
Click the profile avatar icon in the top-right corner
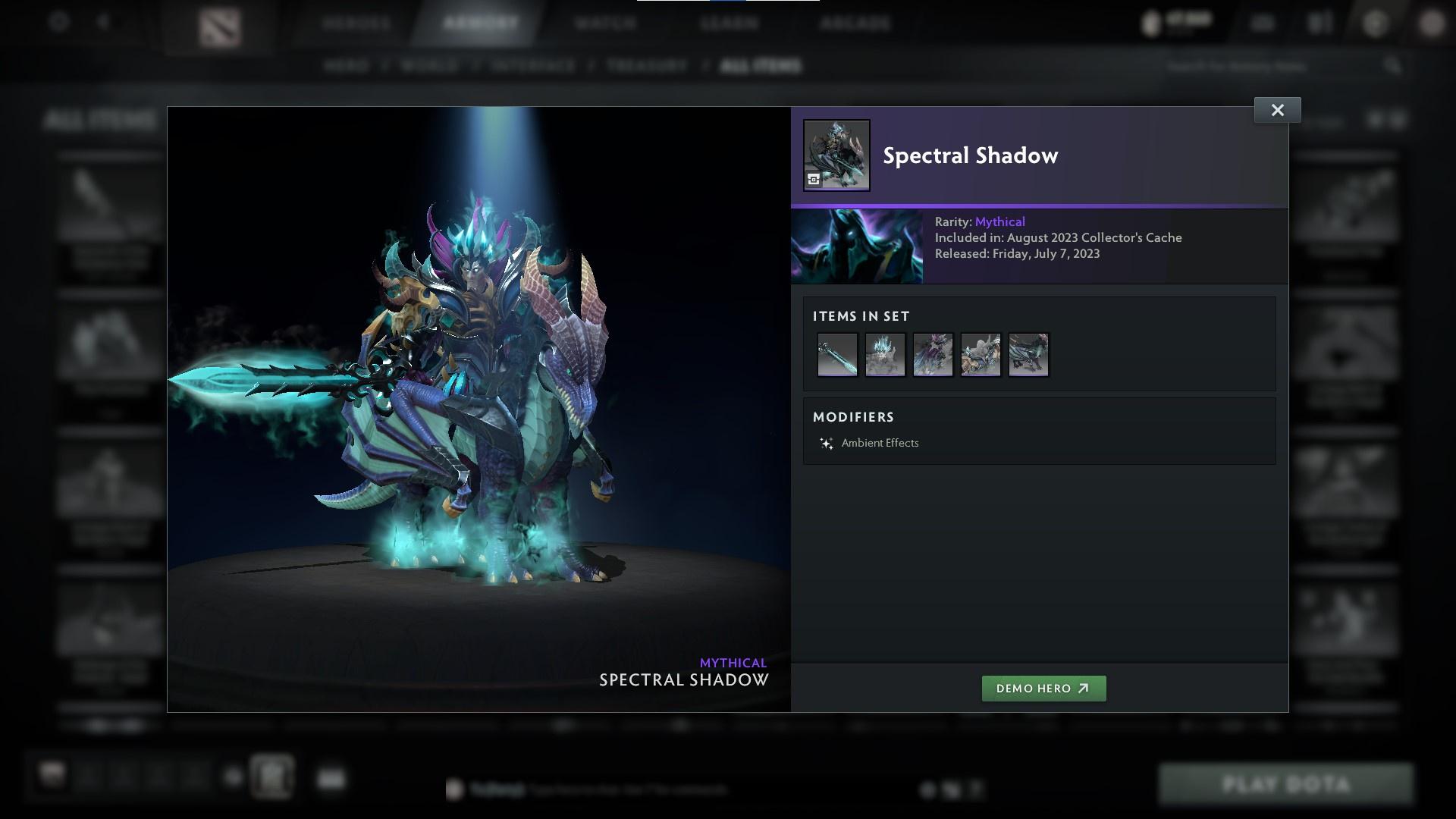(x=1431, y=23)
